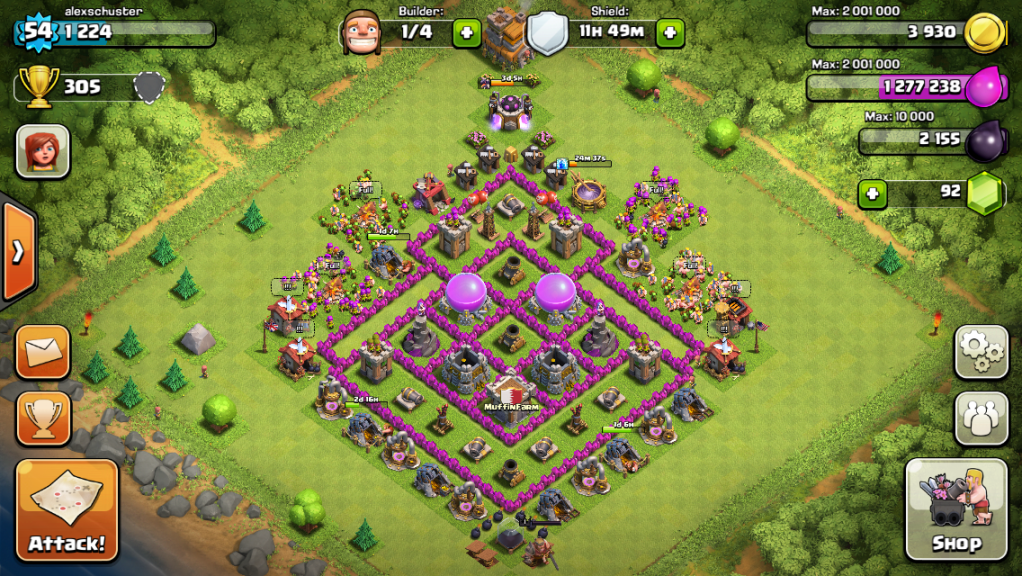
Task: Open the Shop menu
Action: (x=956, y=510)
